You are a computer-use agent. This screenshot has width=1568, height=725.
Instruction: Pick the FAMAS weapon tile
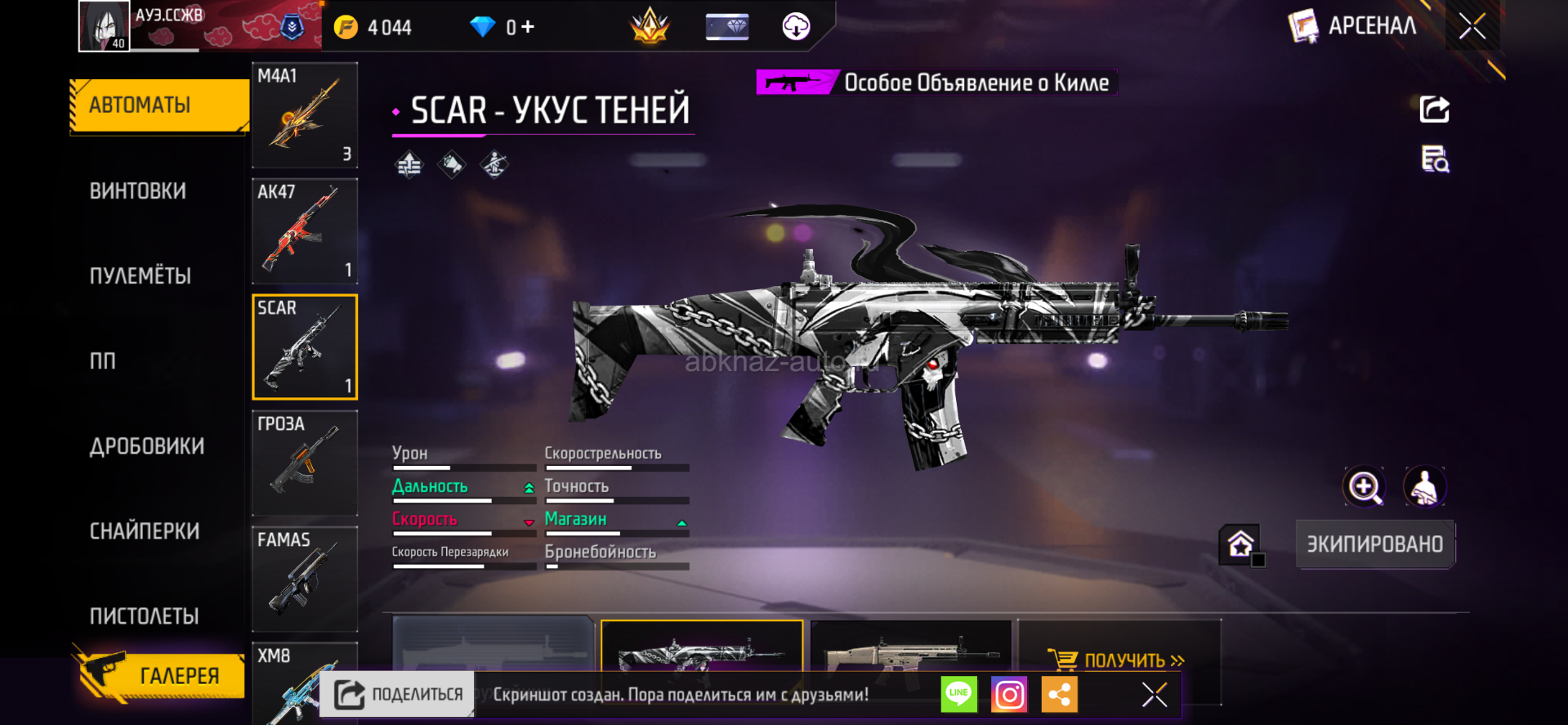[x=305, y=579]
